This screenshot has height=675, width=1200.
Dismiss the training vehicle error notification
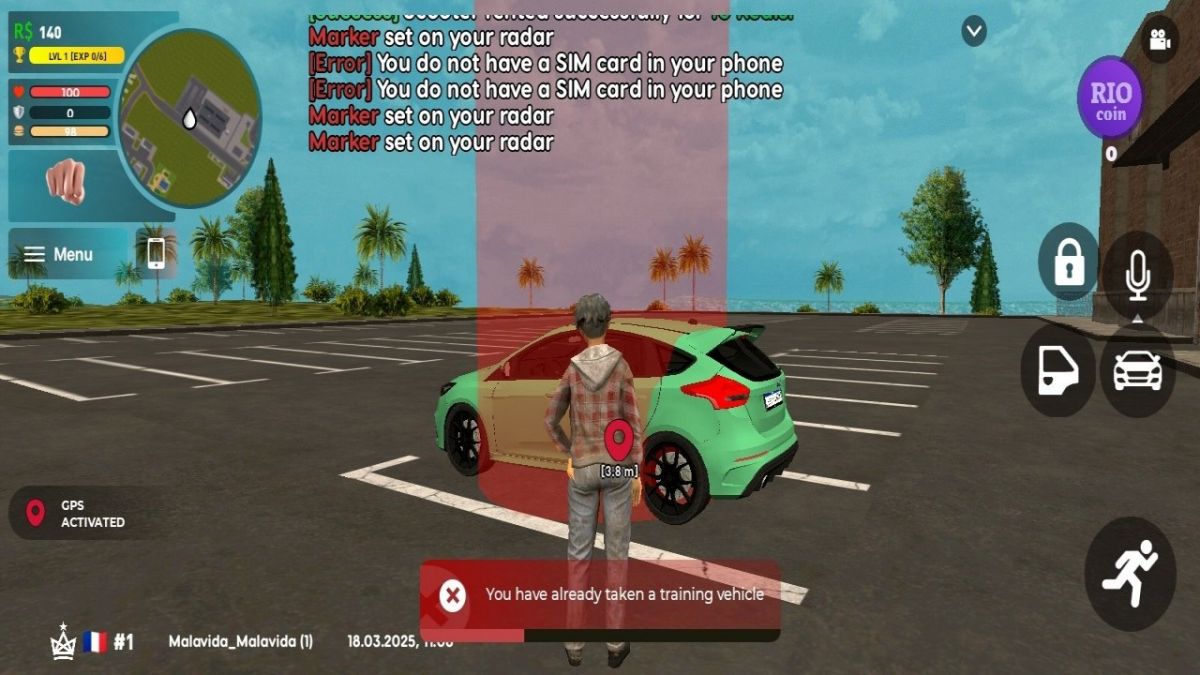pyautogui.click(x=453, y=596)
